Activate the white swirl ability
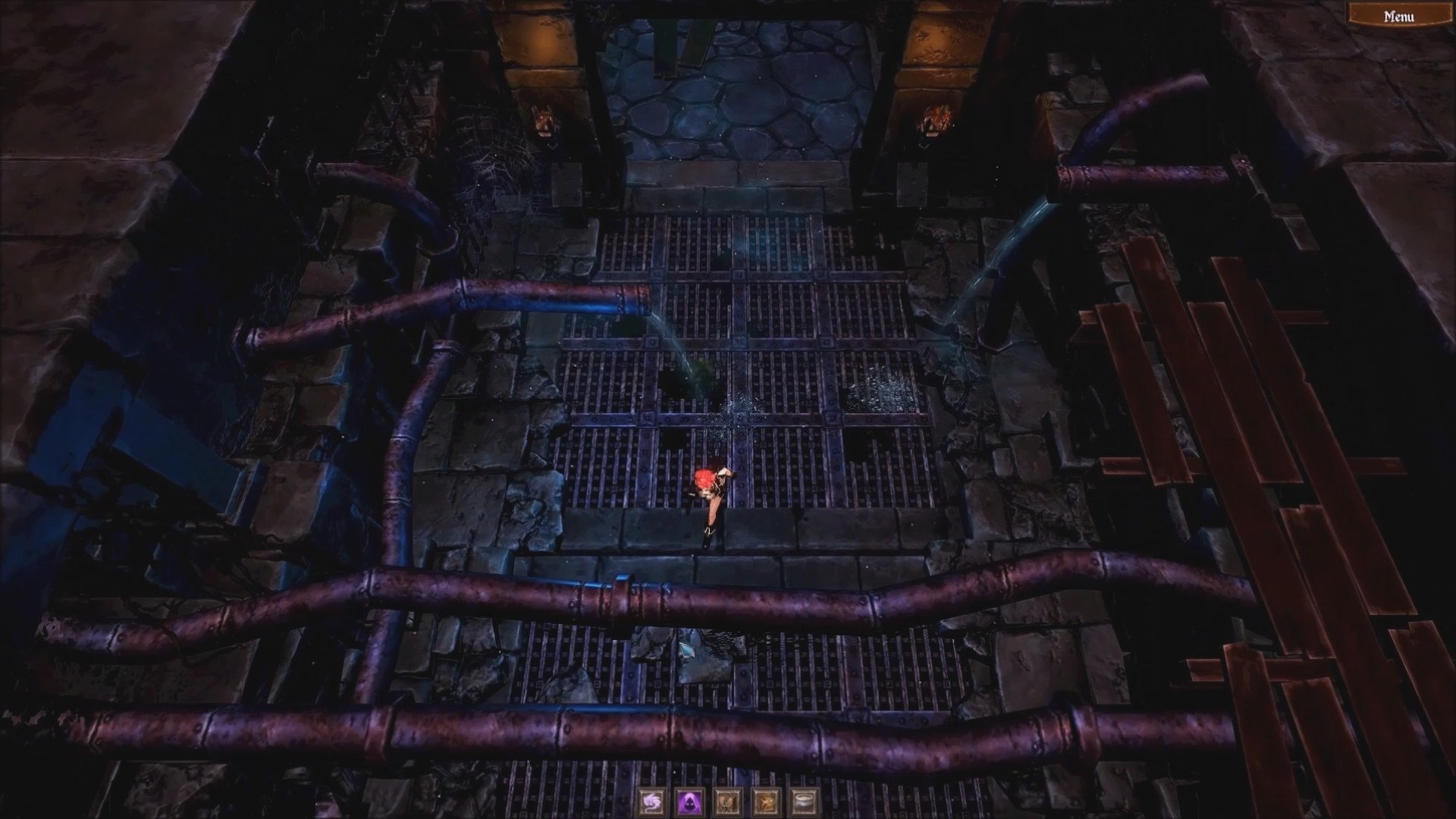The width and height of the screenshot is (1456, 819). (x=651, y=801)
